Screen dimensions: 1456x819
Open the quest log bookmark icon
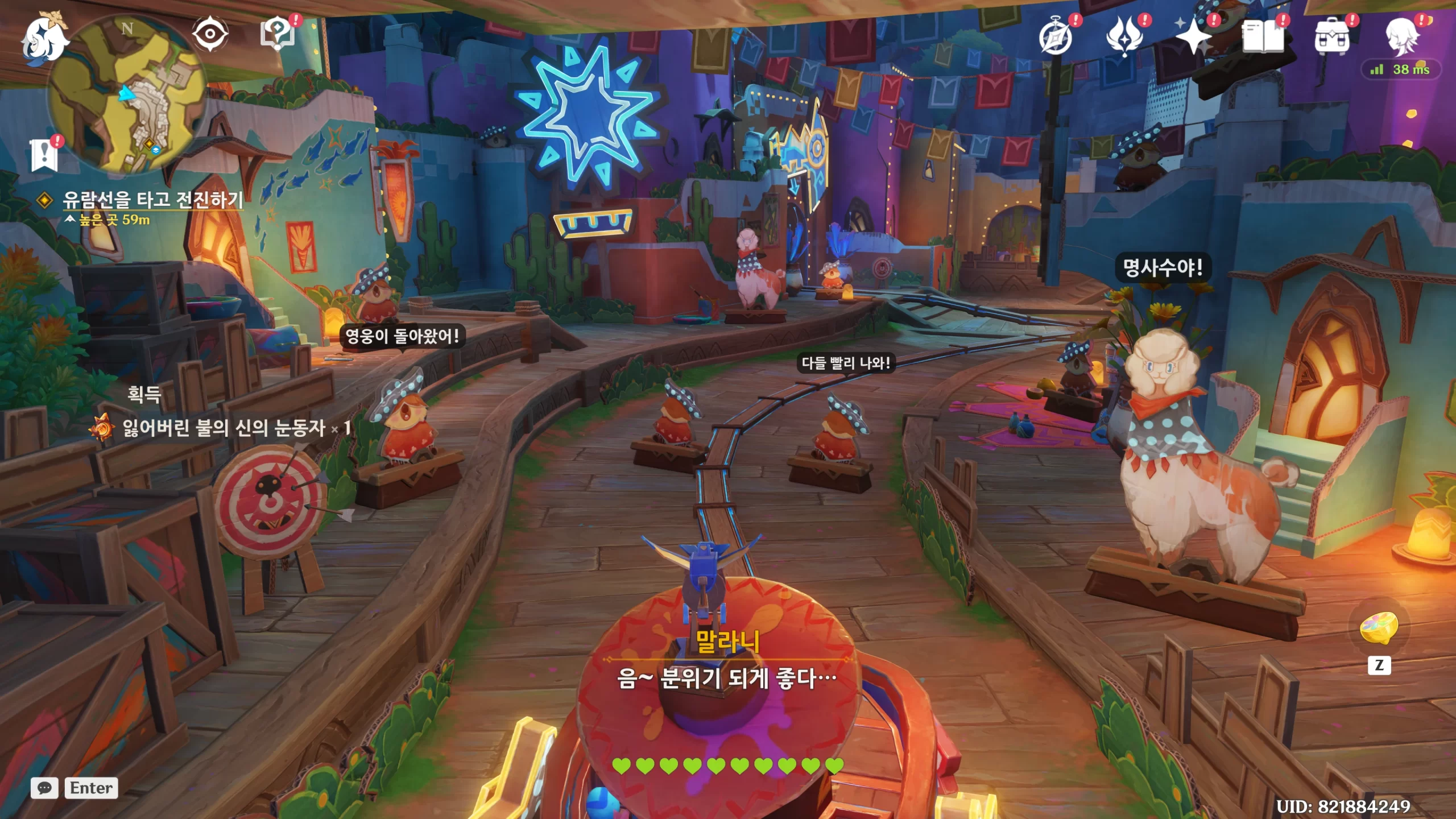(x=44, y=155)
